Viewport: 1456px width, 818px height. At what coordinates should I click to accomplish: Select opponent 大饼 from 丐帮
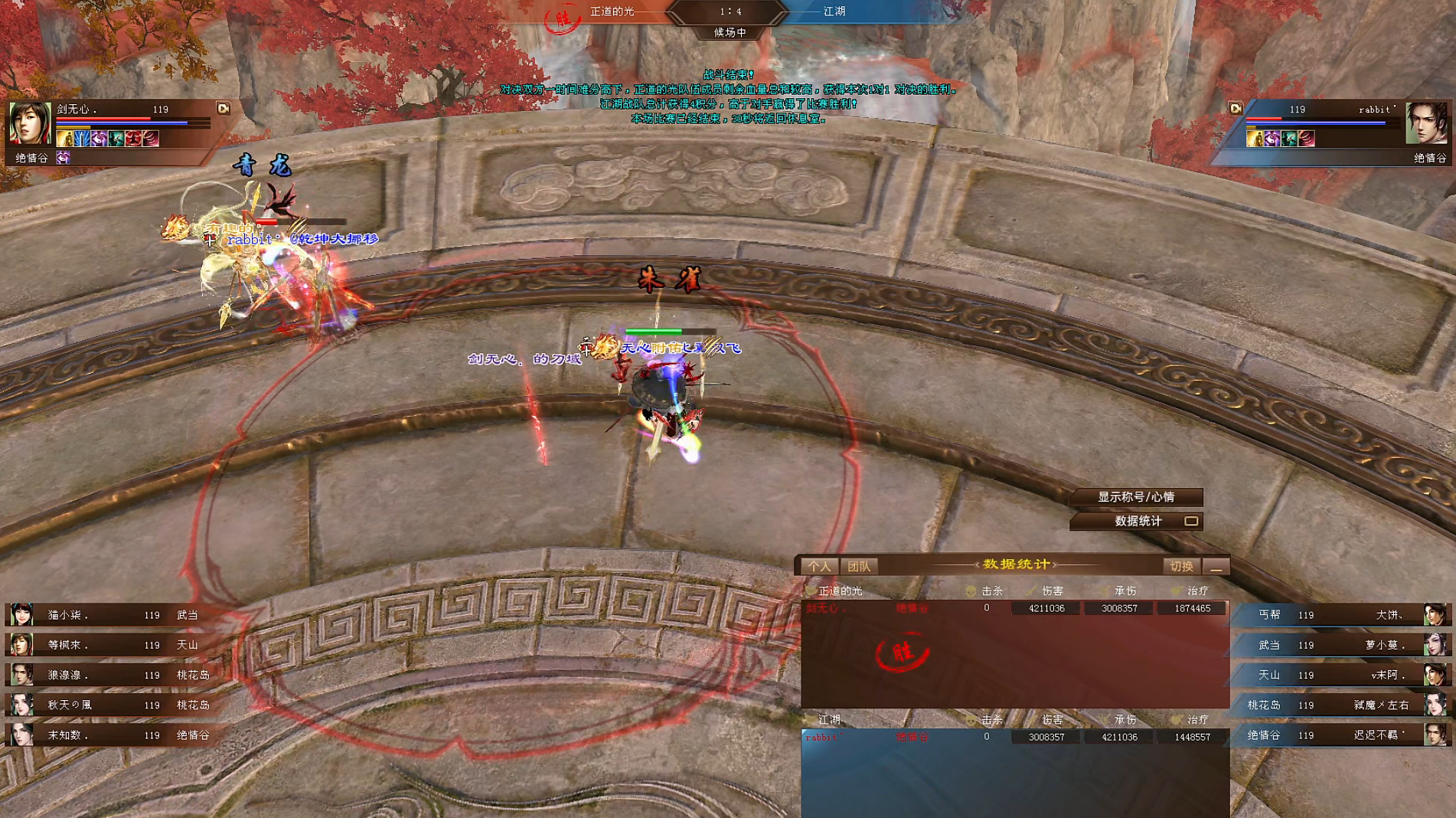click(1340, 615)
